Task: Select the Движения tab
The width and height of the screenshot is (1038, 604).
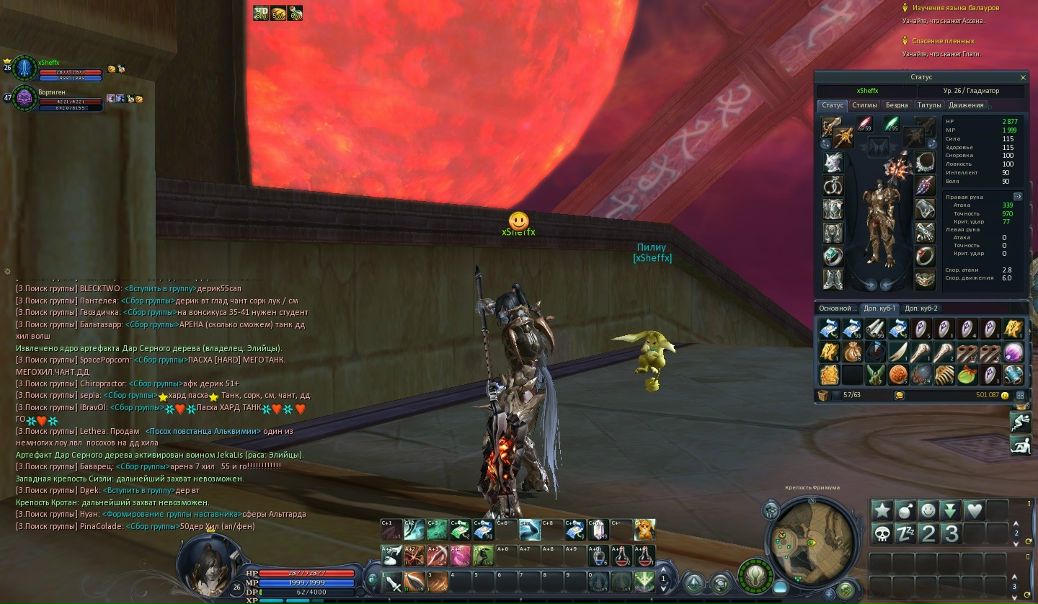Action: [x=966, y=105]
